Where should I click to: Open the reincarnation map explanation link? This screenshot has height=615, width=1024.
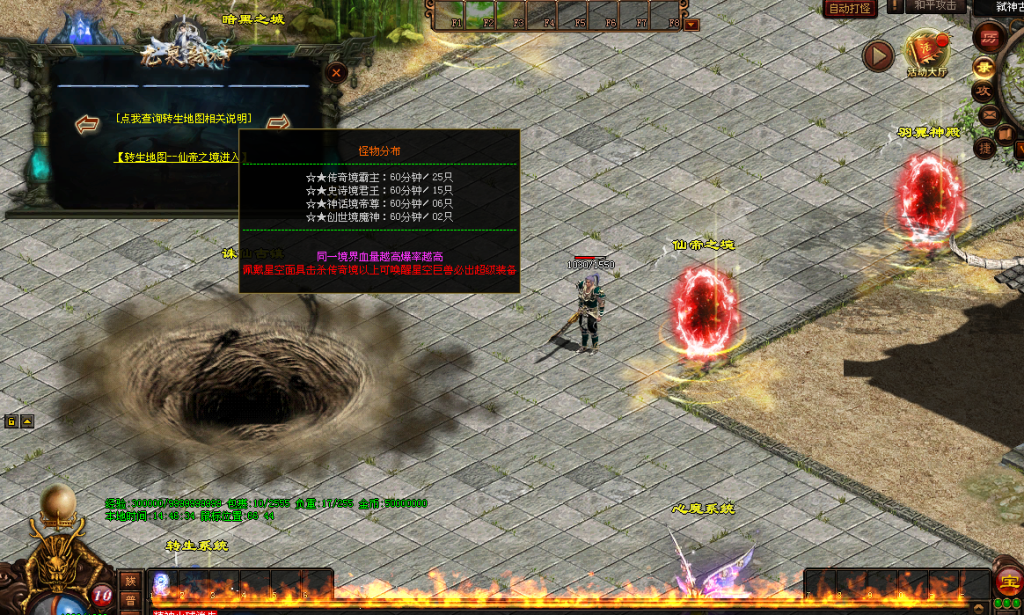coord(183,119)
